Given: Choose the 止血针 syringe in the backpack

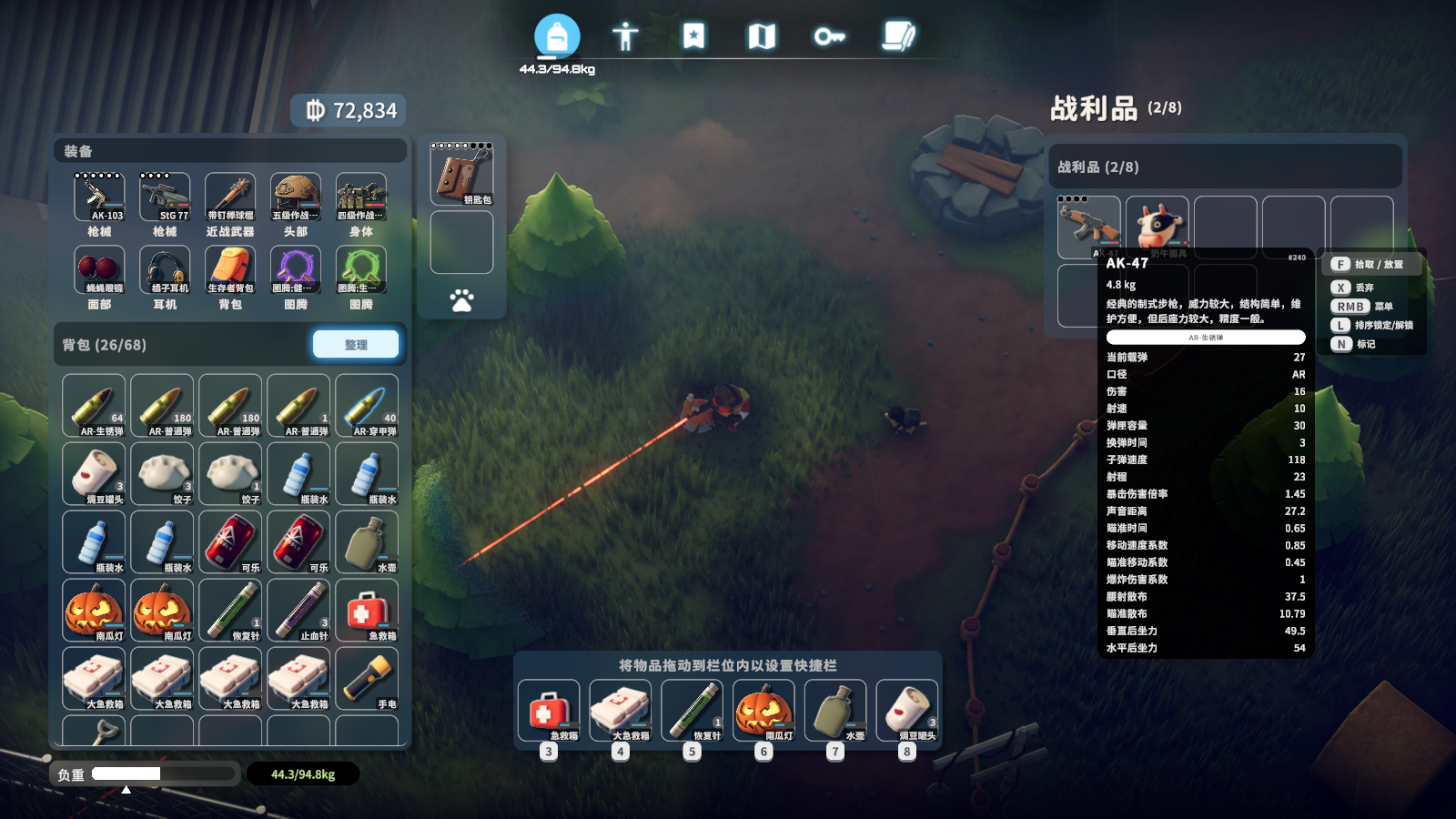Looking at the screenshot, I should pyautogui.click(x=298, y=611).
